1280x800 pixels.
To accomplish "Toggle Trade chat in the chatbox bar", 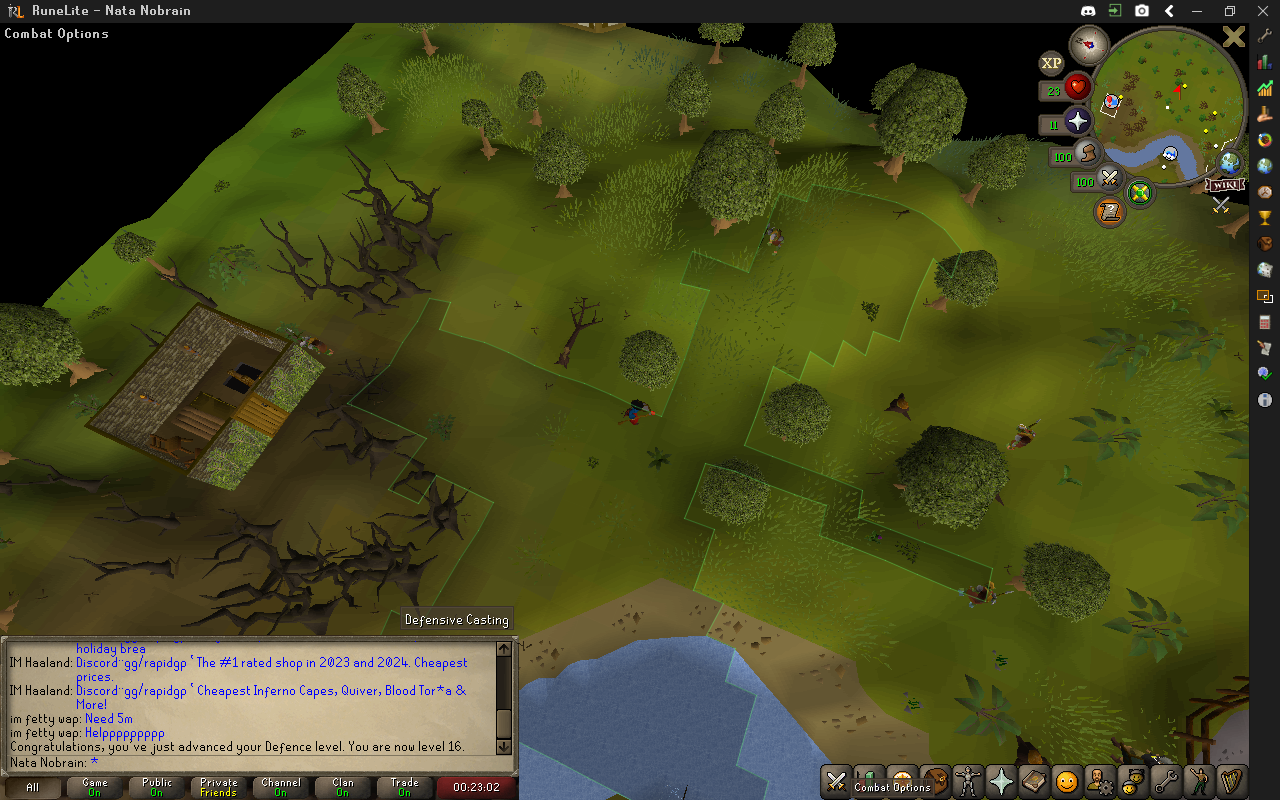I will 404,786.
